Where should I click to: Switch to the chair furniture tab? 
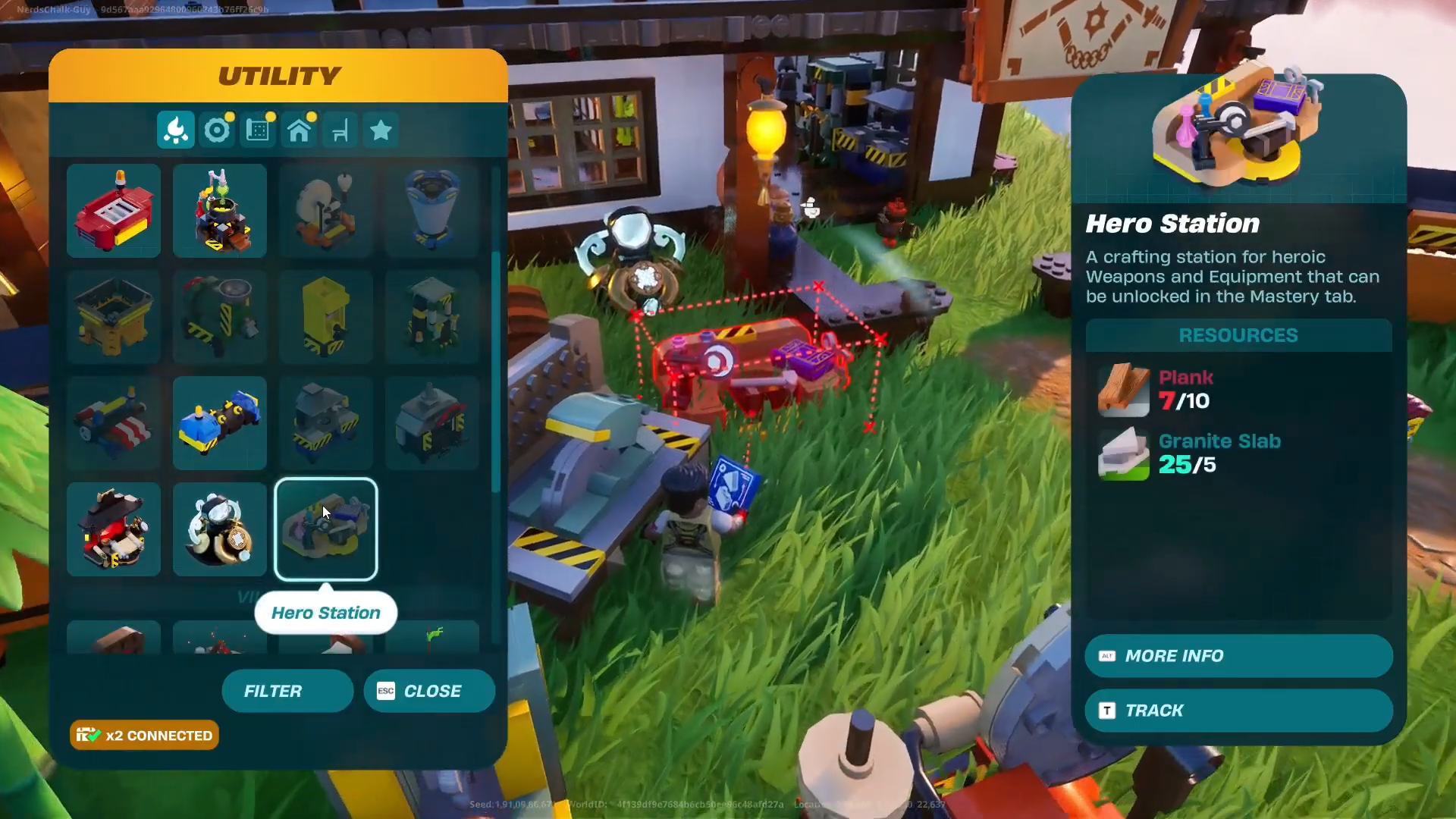[340, 130]
